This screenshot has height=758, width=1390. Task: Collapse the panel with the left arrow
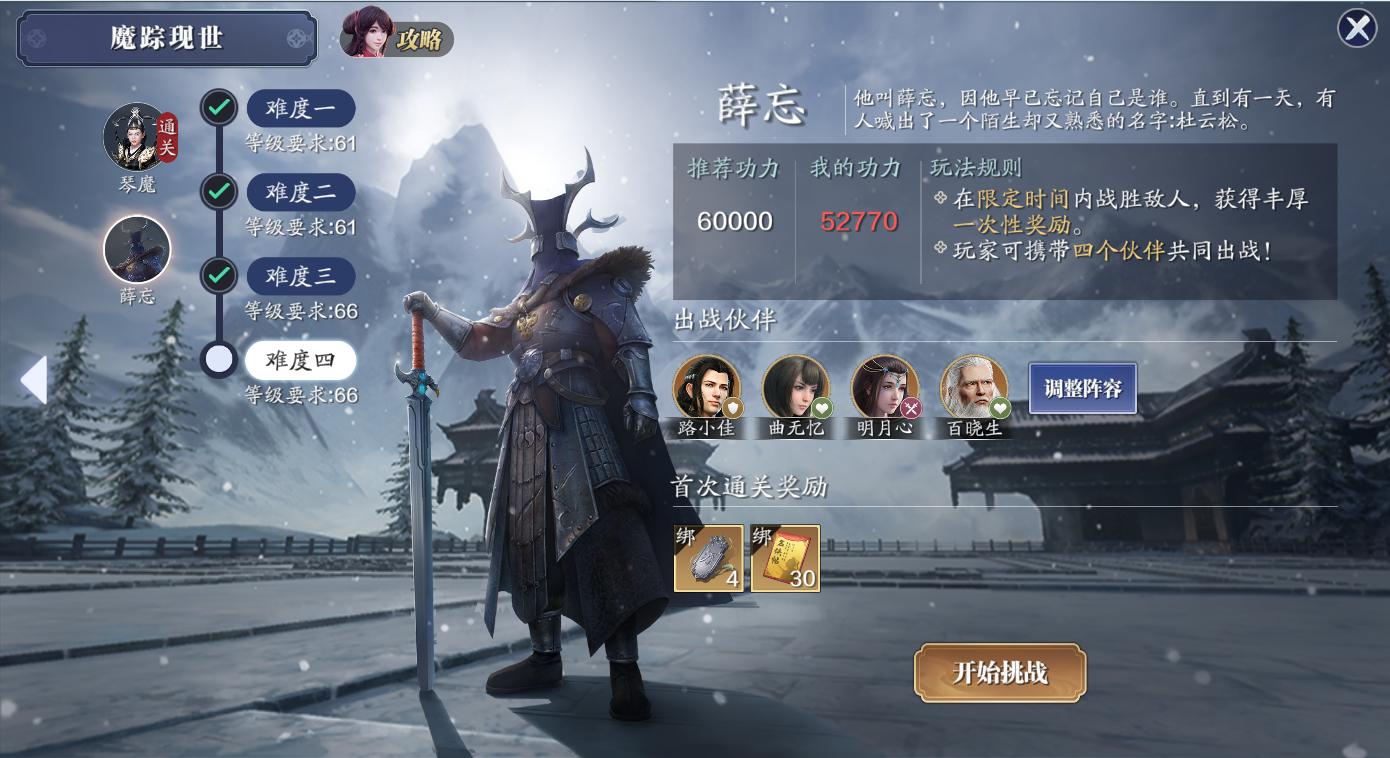(x=34, y=379)
